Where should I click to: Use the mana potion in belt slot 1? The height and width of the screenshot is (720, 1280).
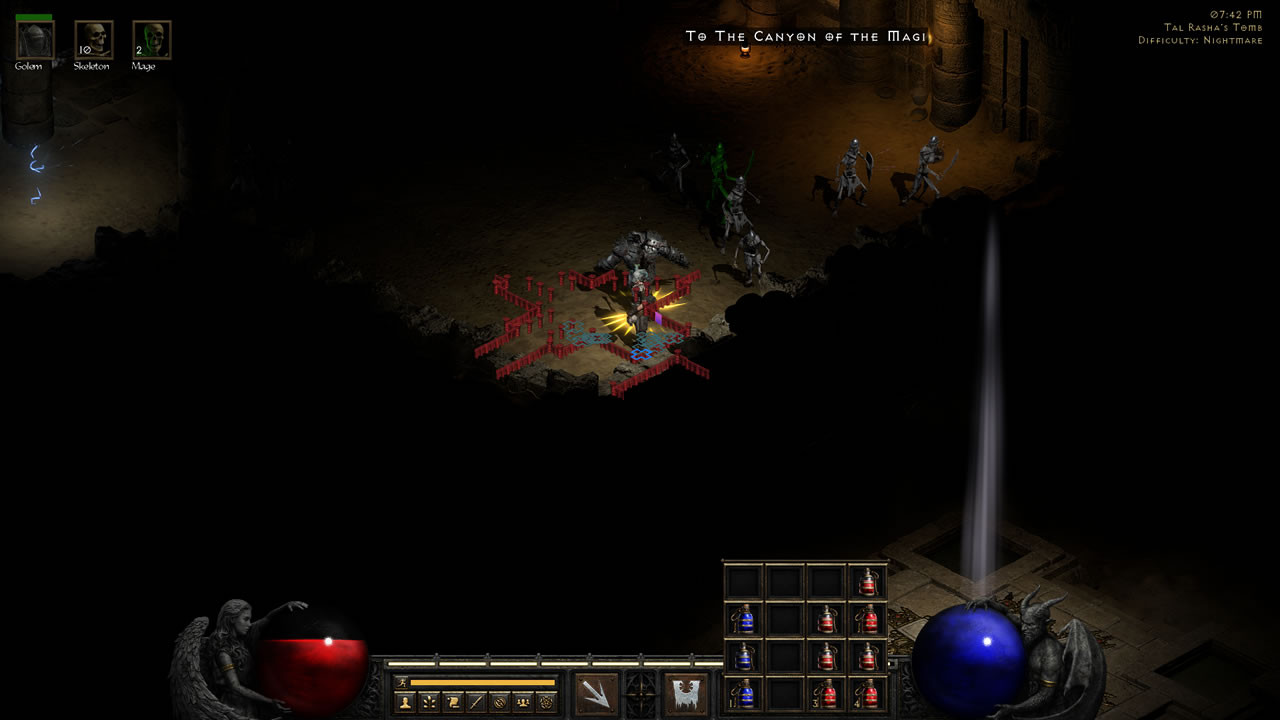pos(743,693)
